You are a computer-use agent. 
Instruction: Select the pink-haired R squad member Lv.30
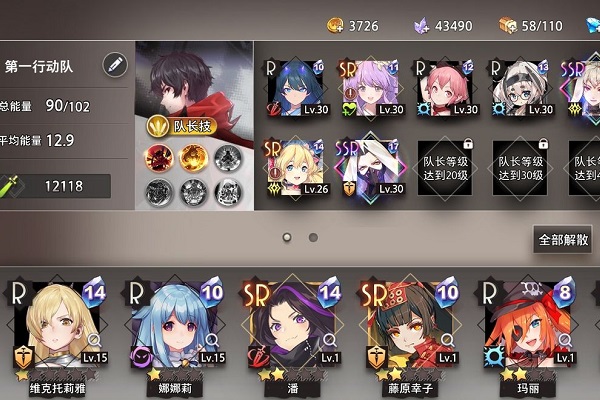click(x=446, y=88)
